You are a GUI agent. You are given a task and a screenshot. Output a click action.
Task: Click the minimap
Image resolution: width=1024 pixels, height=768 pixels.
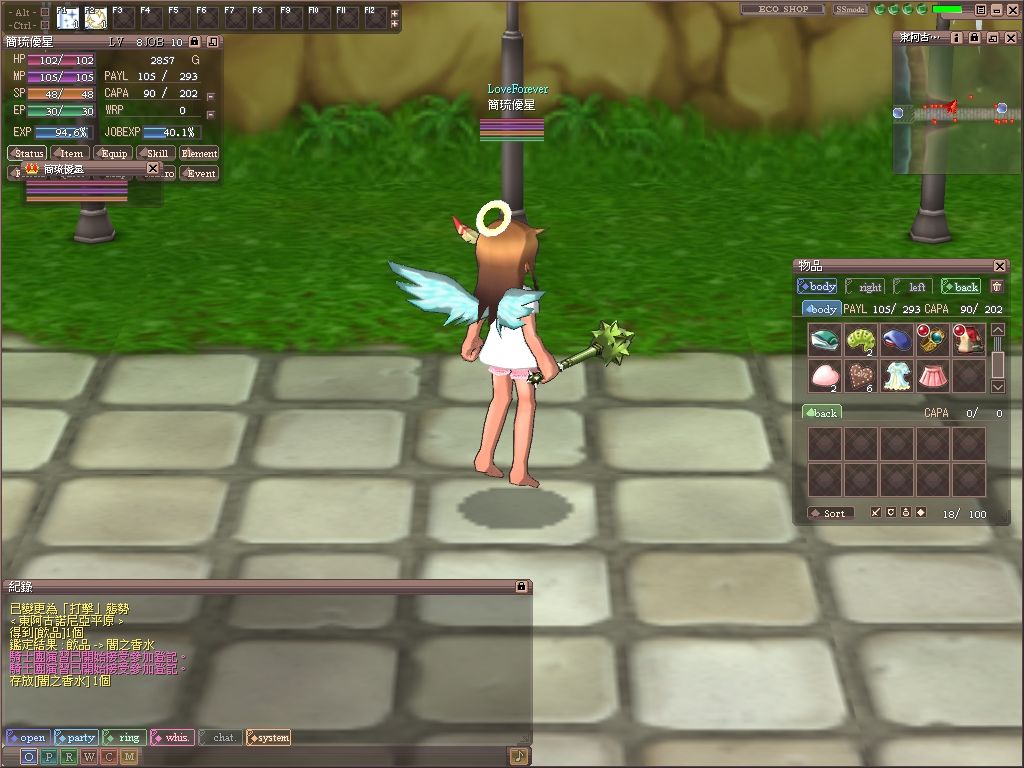click(x=957, y=110)
